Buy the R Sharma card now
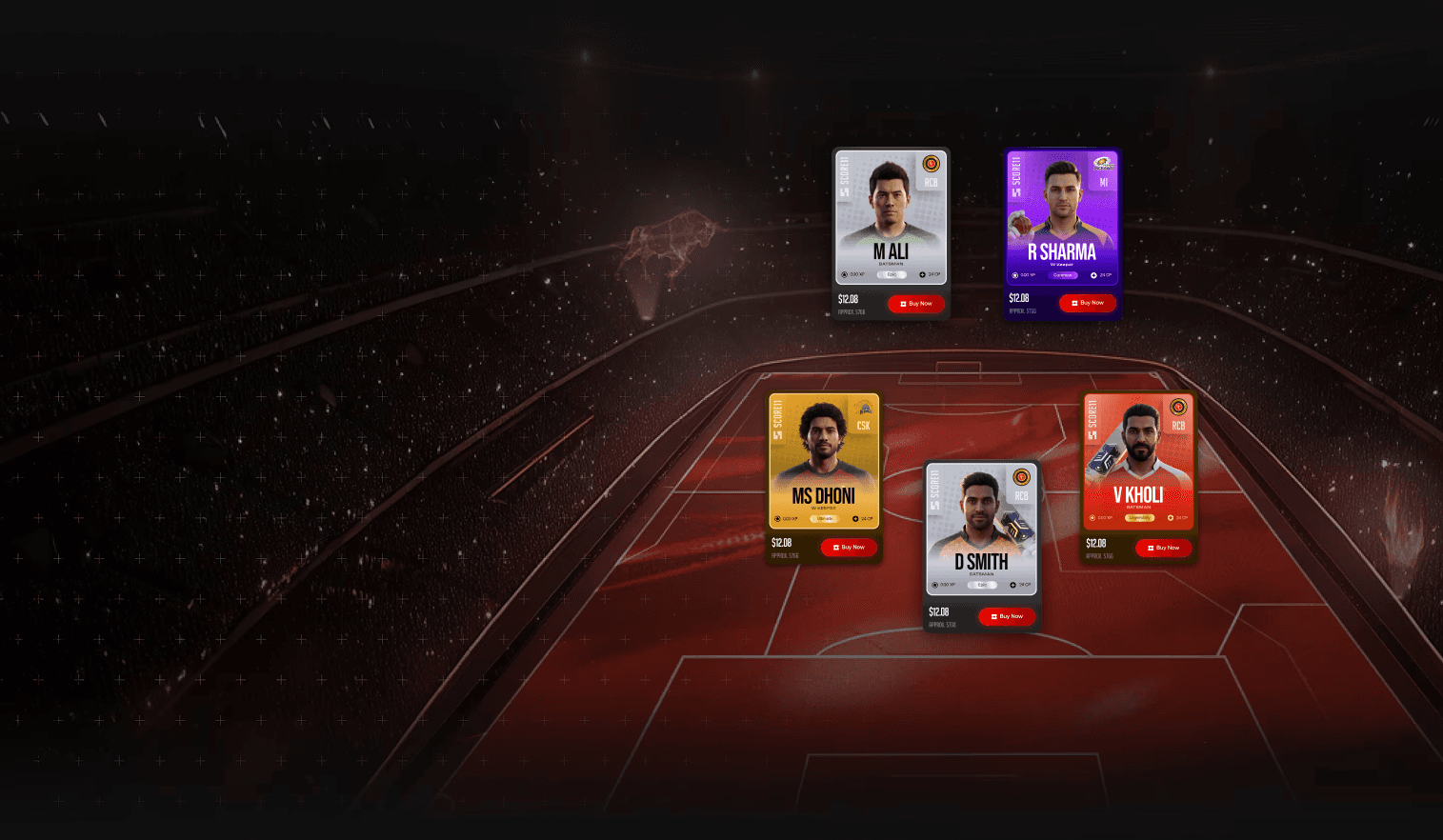The height and width of the screenshot is (840, 1443). (x=1087, y=303)
